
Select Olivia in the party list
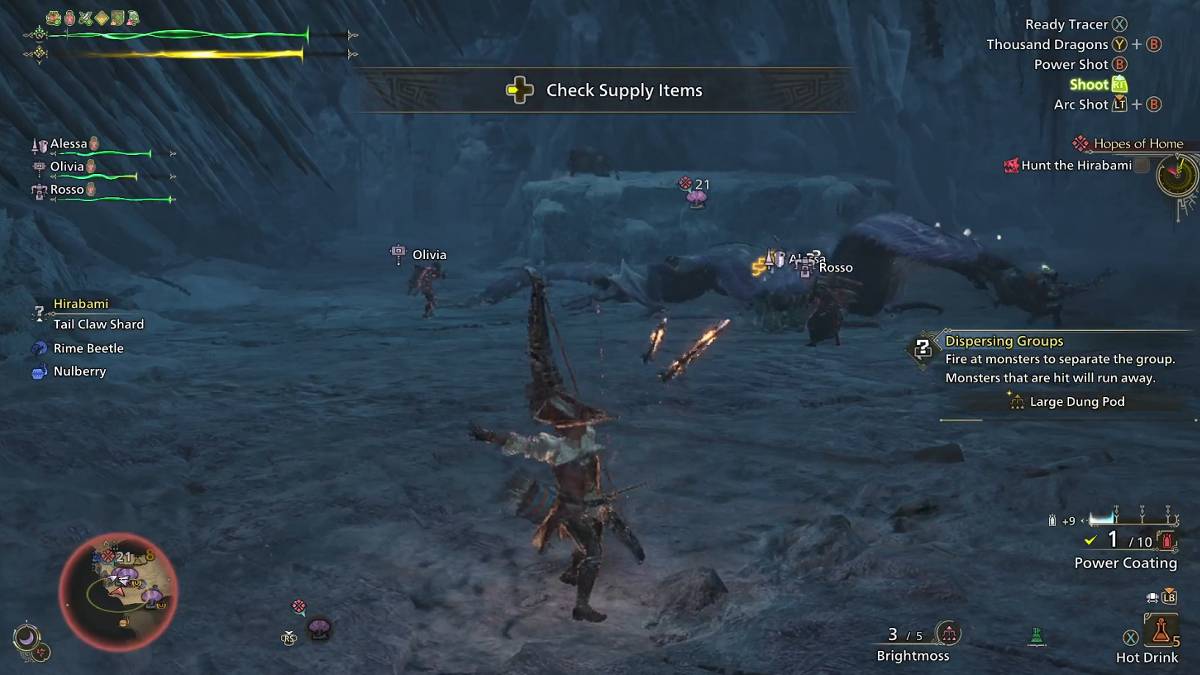click(x=67, y=167)
